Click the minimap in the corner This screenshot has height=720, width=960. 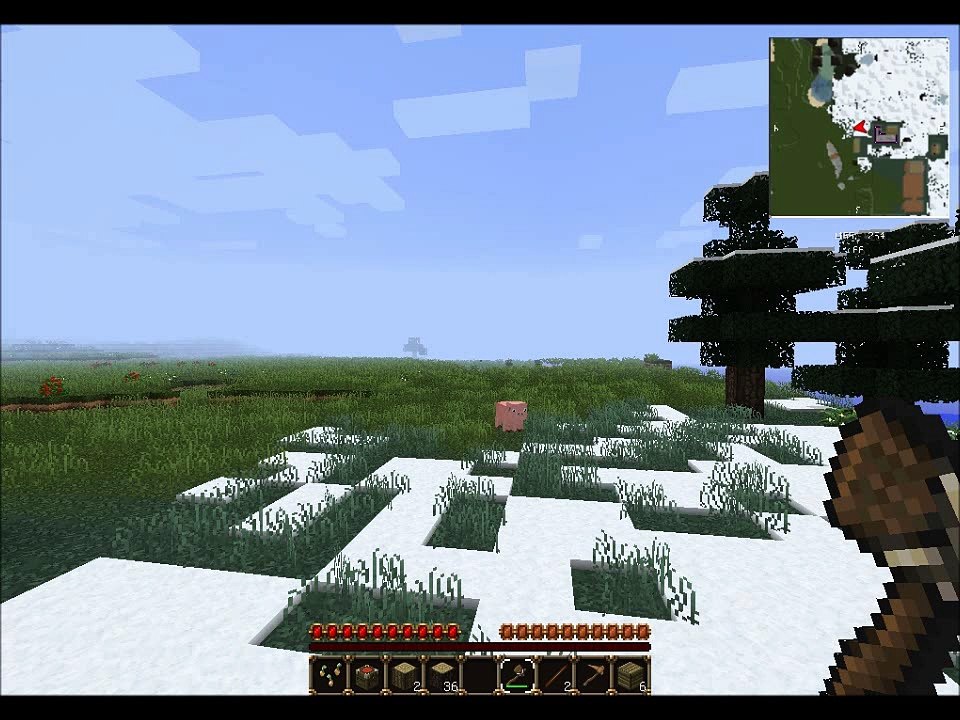[859, 127]
